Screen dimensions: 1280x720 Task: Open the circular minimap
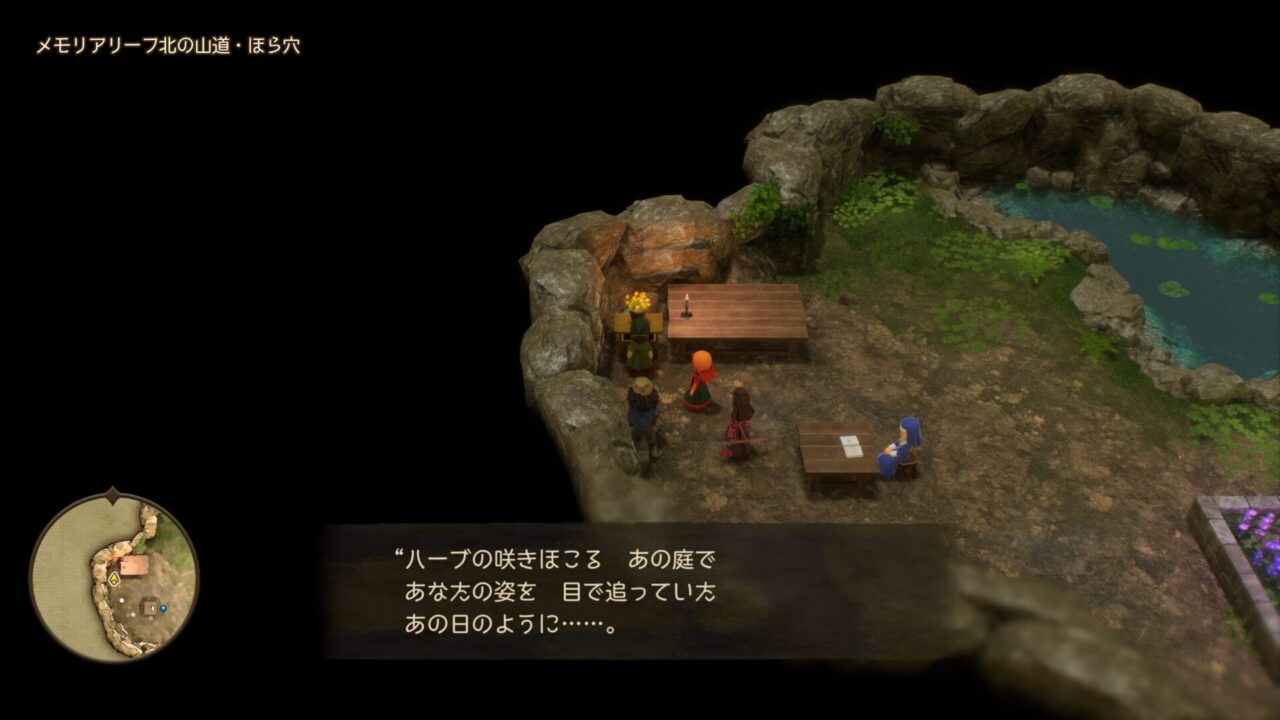(113, 577)
